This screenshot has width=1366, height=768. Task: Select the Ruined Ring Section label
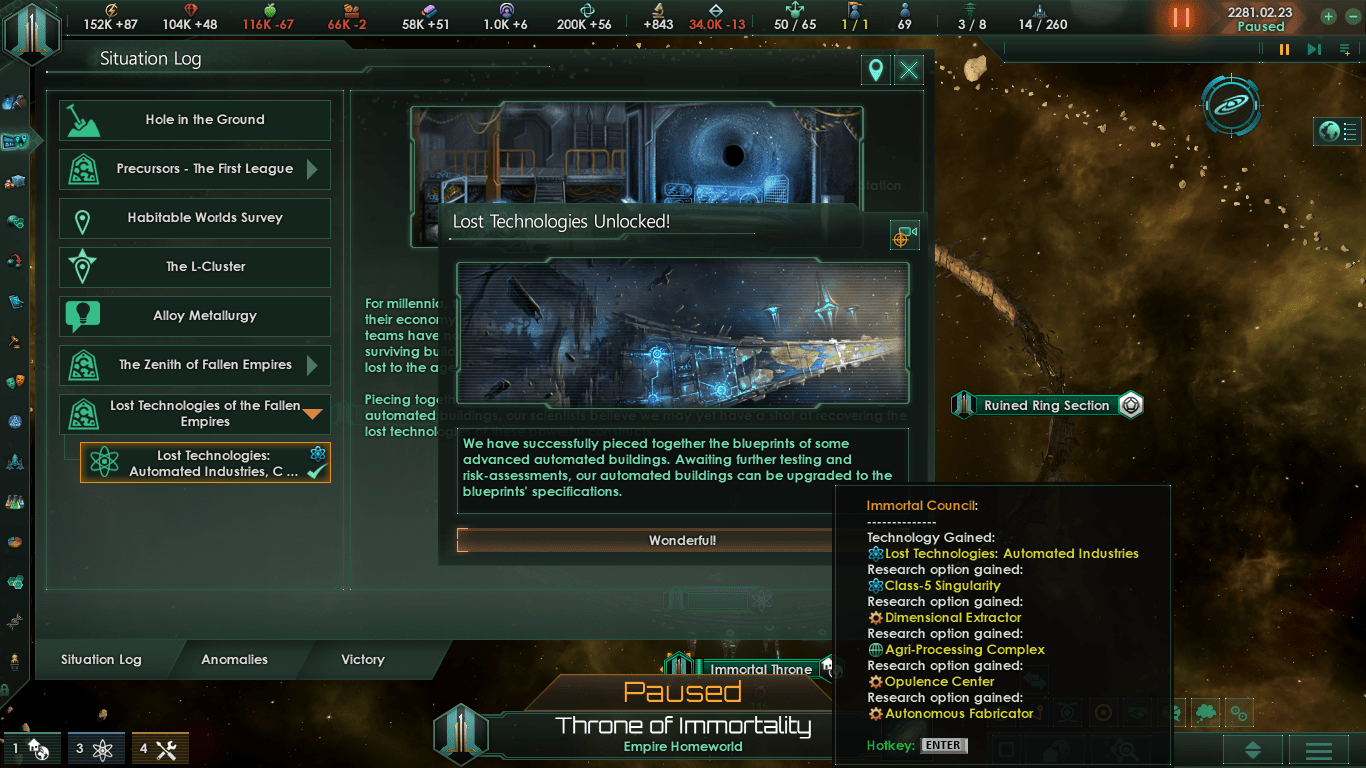pos(1046,405)
